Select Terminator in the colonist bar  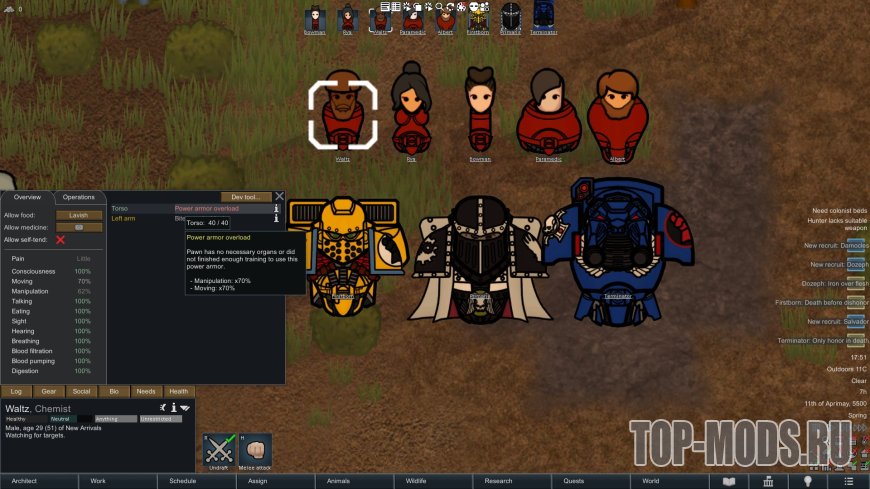click(x=544, y=18)
